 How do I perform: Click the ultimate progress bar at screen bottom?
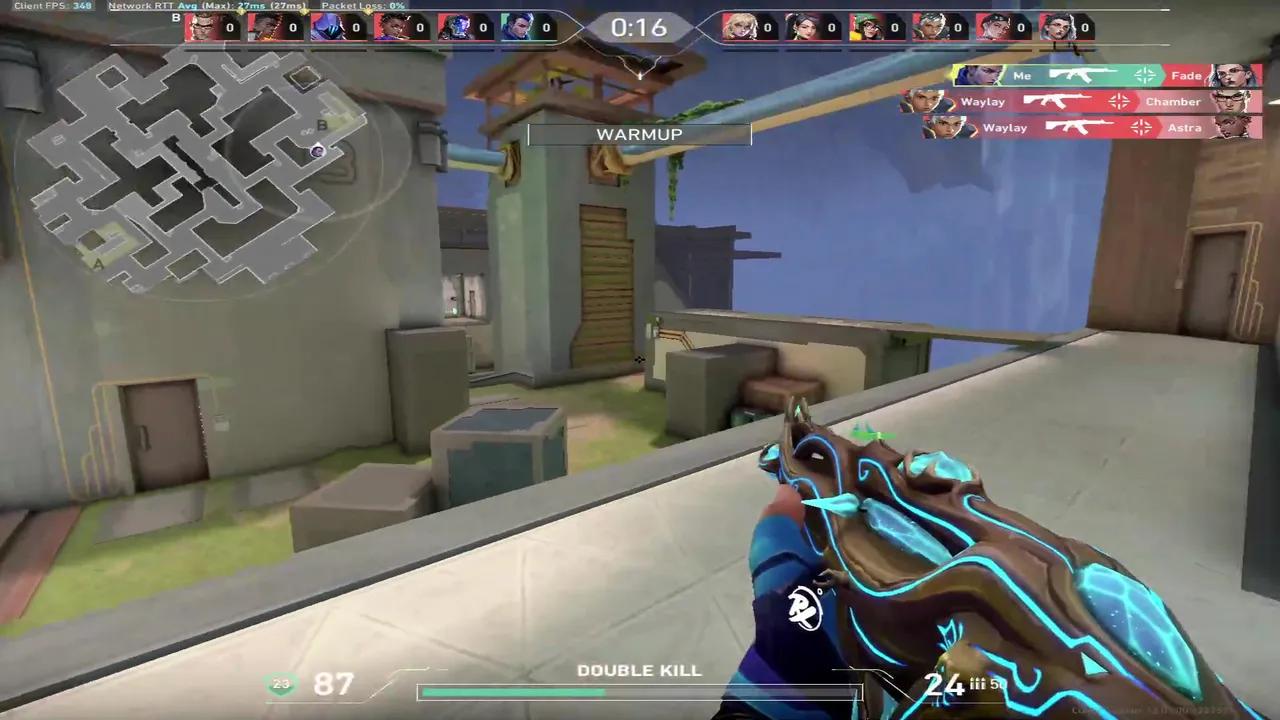tap(639, 693)
